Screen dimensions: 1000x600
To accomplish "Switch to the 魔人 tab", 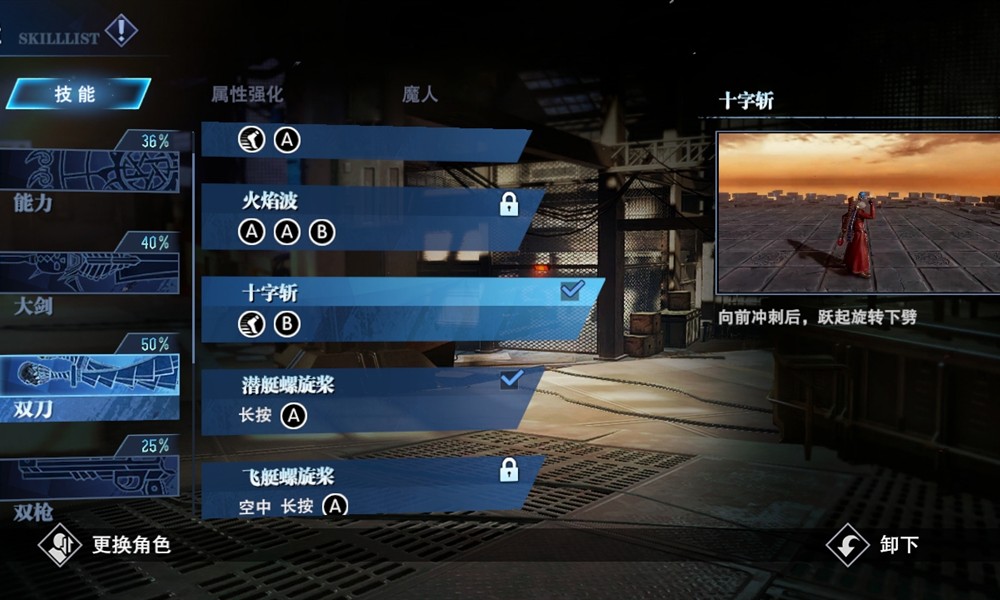I will click(420, 95).
